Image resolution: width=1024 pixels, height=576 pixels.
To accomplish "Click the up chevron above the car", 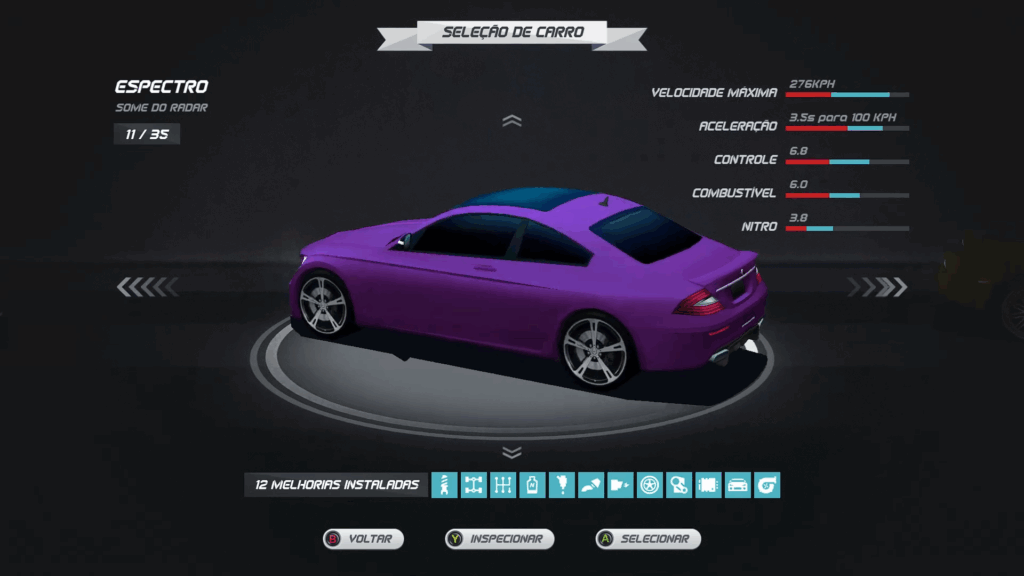I will (512, 121).
